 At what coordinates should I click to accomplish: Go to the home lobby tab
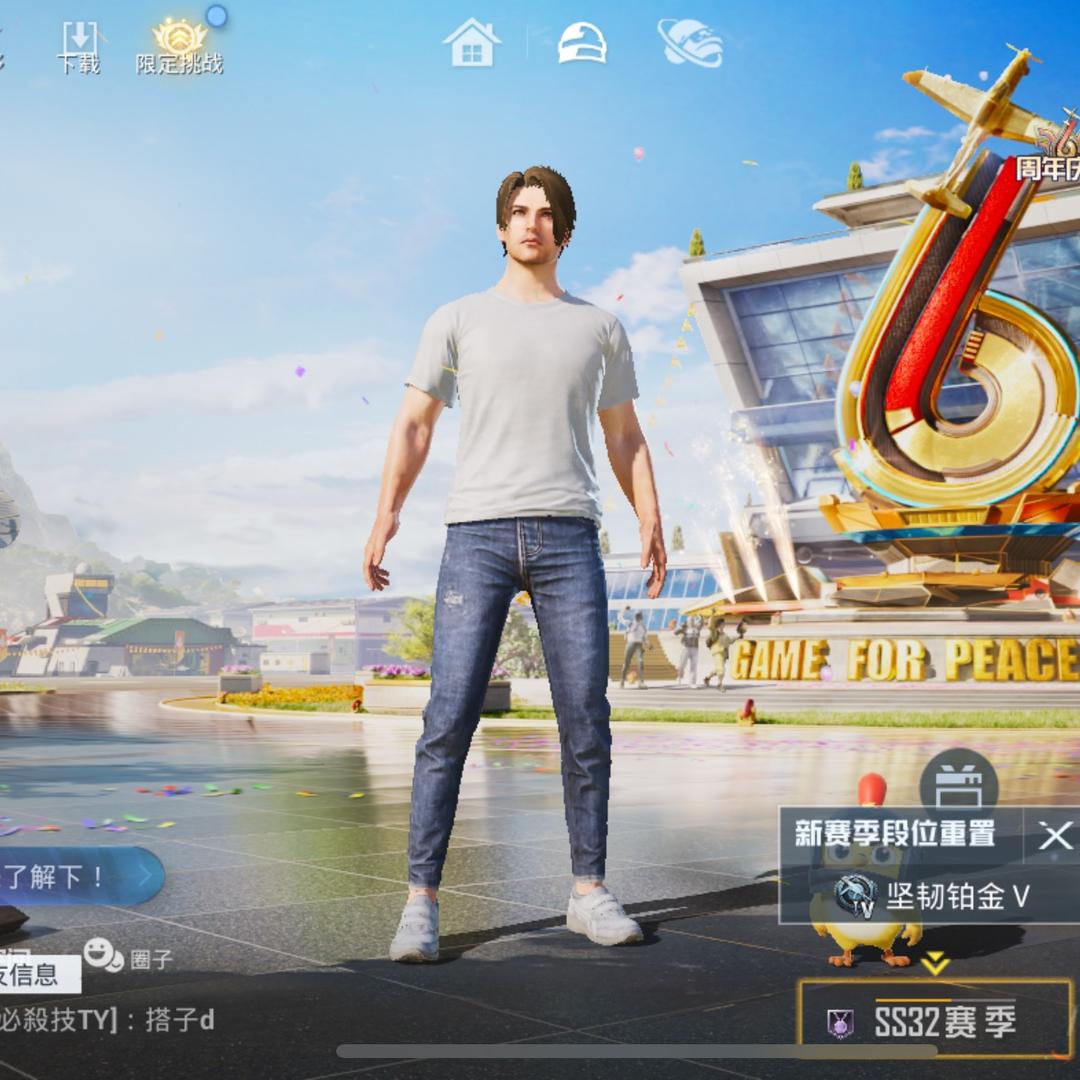pos(472,43)
